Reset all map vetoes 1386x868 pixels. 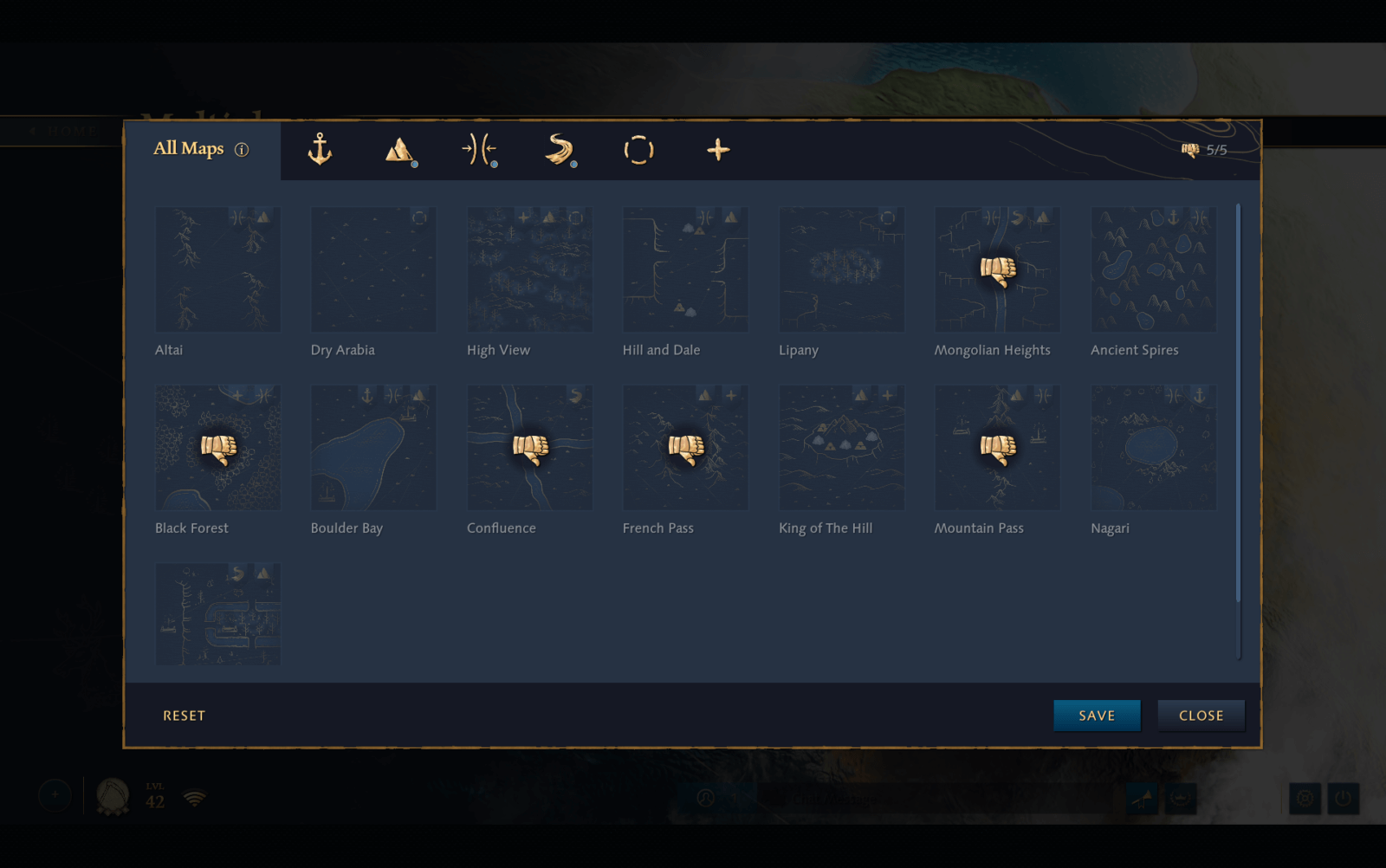pos(184,715)
